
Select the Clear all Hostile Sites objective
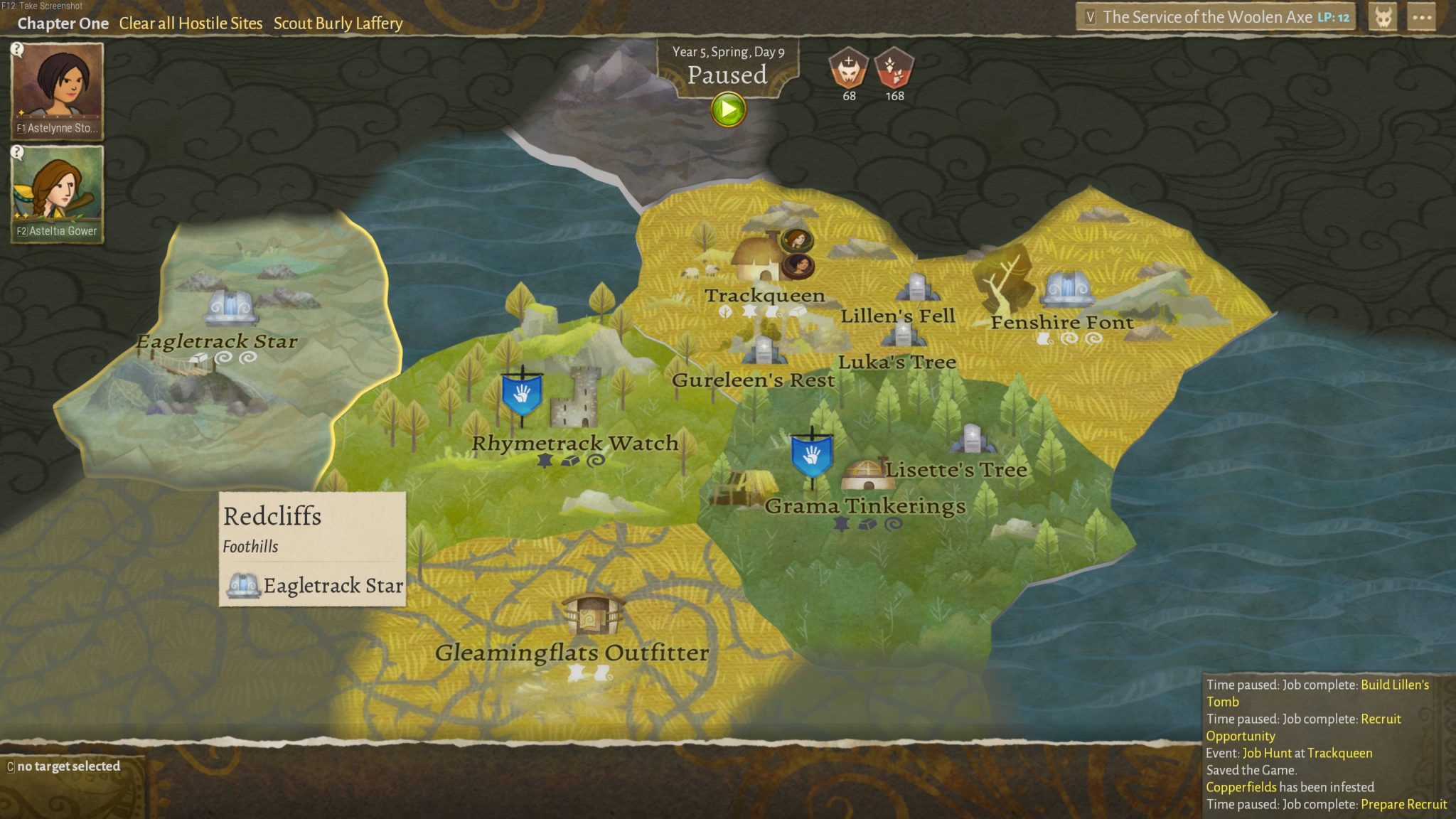coord(191,23)
